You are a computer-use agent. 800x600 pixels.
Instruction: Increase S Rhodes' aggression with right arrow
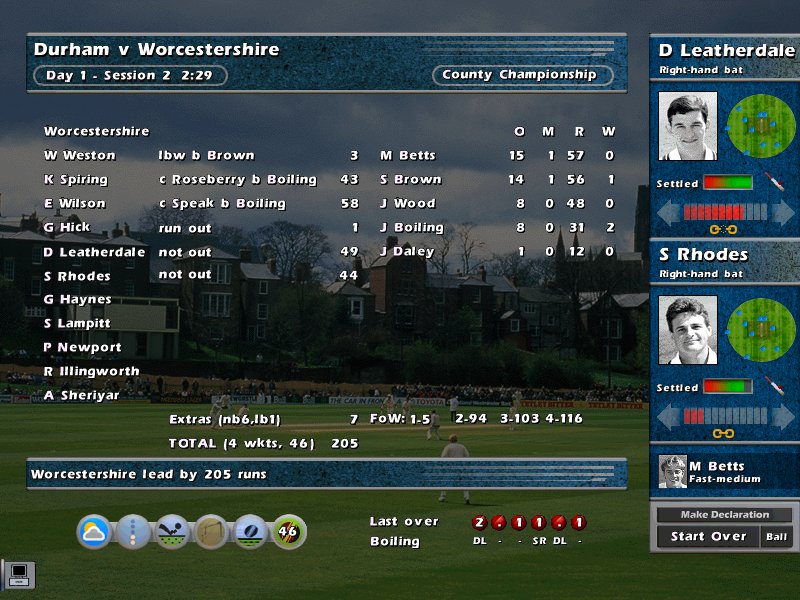tap(781, 416)
